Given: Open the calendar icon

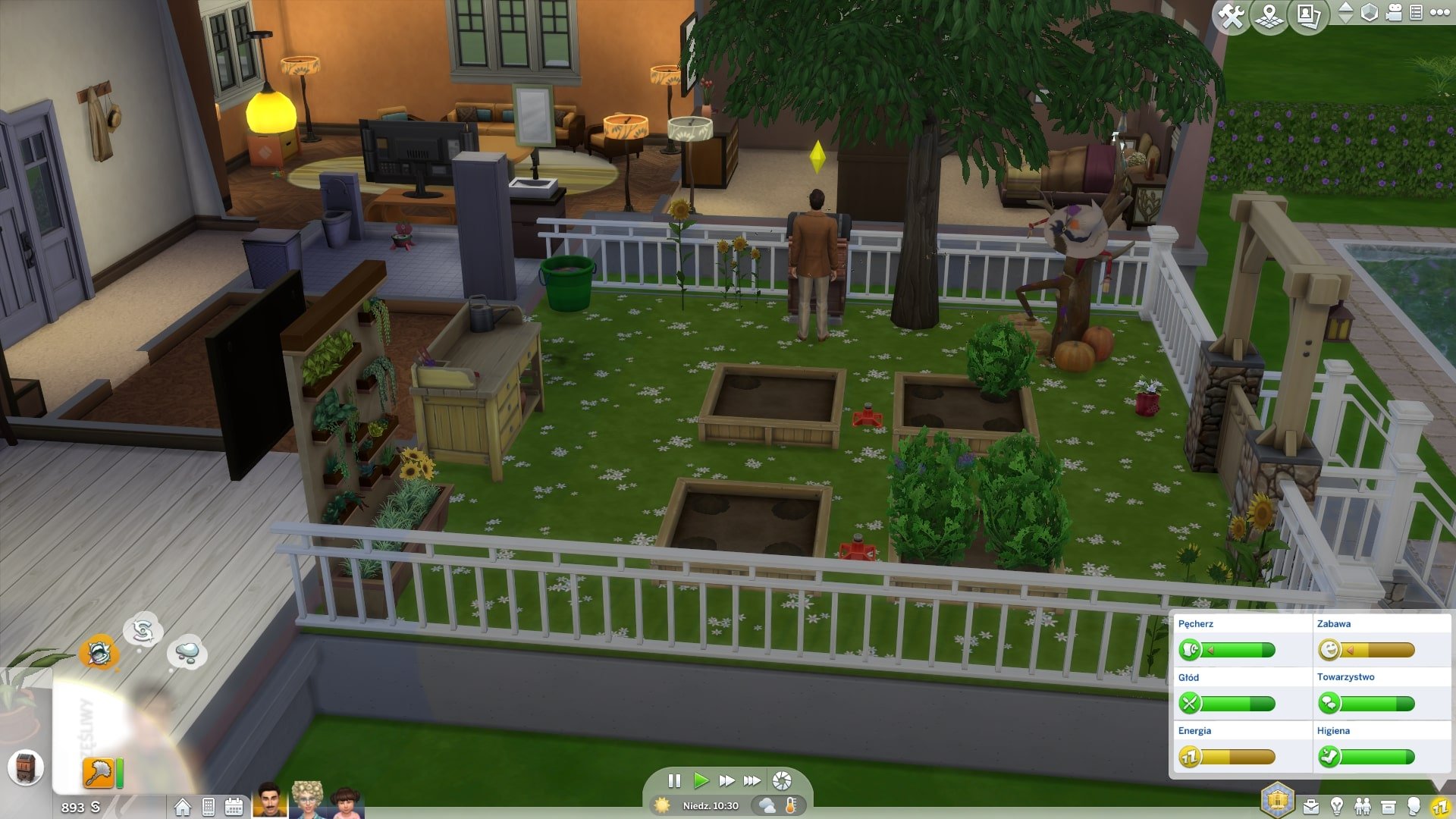Looking at the screenshot, I should (x=234, y=807).
